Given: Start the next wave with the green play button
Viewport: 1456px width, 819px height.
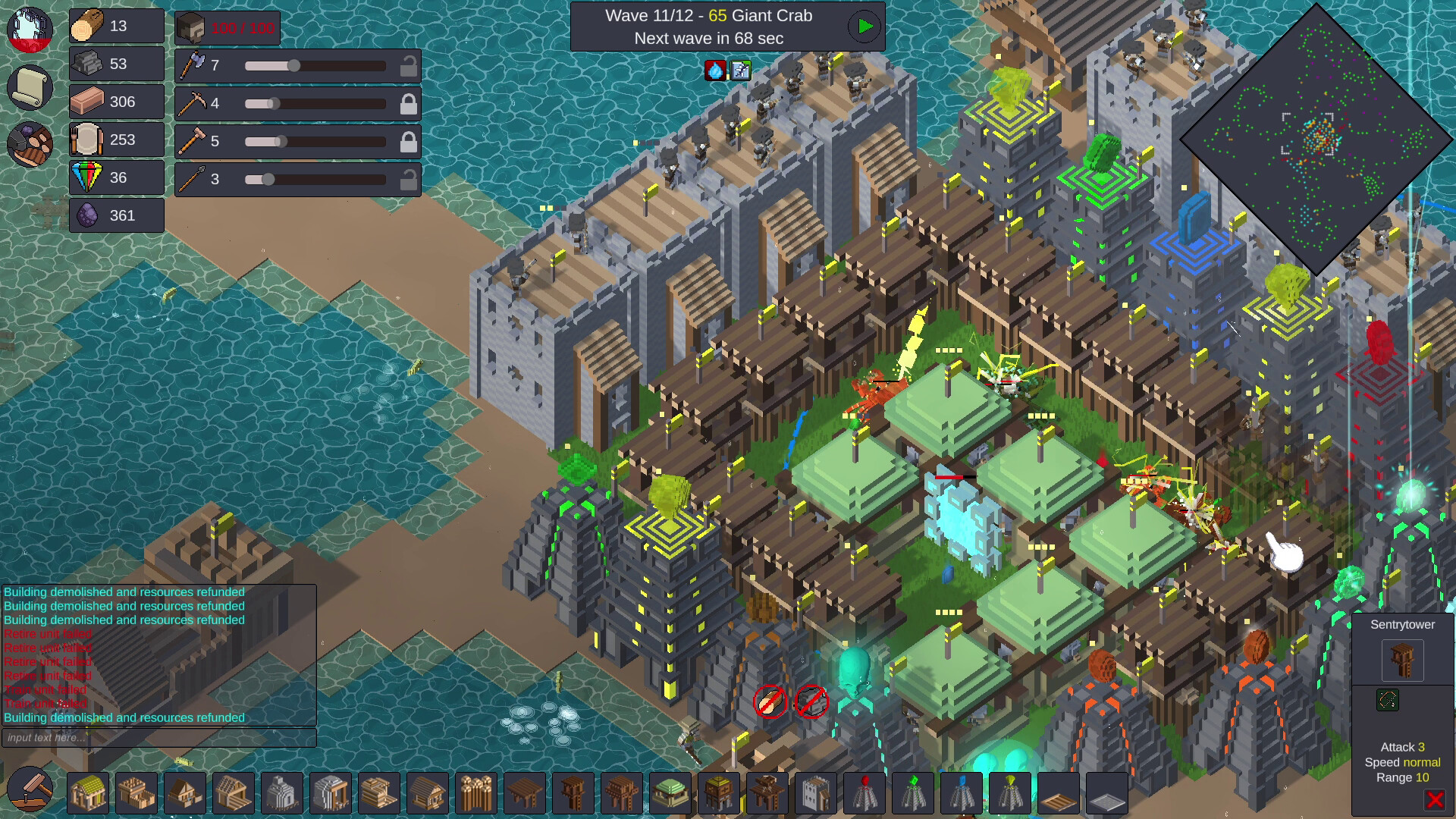Looking at the screenshot, I should (863, 27).
